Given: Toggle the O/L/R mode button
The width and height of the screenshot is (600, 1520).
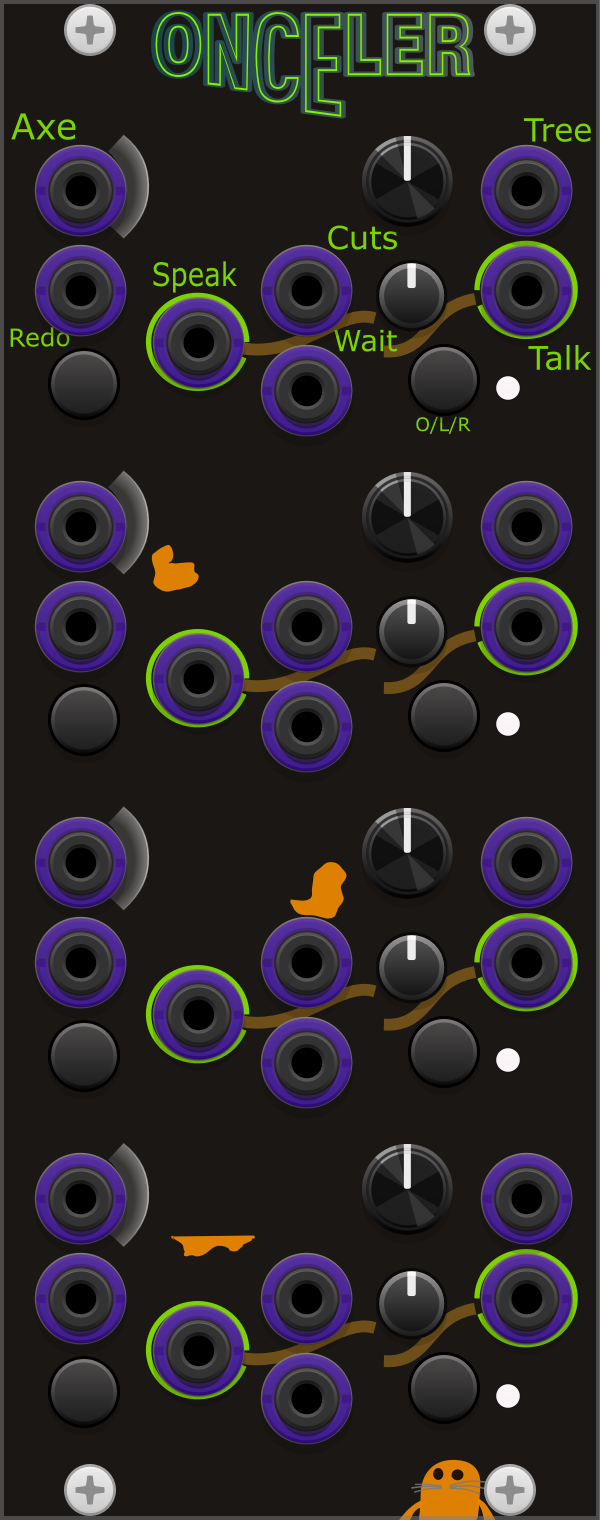Looking at the screenshot, I should tap(443, 379).
